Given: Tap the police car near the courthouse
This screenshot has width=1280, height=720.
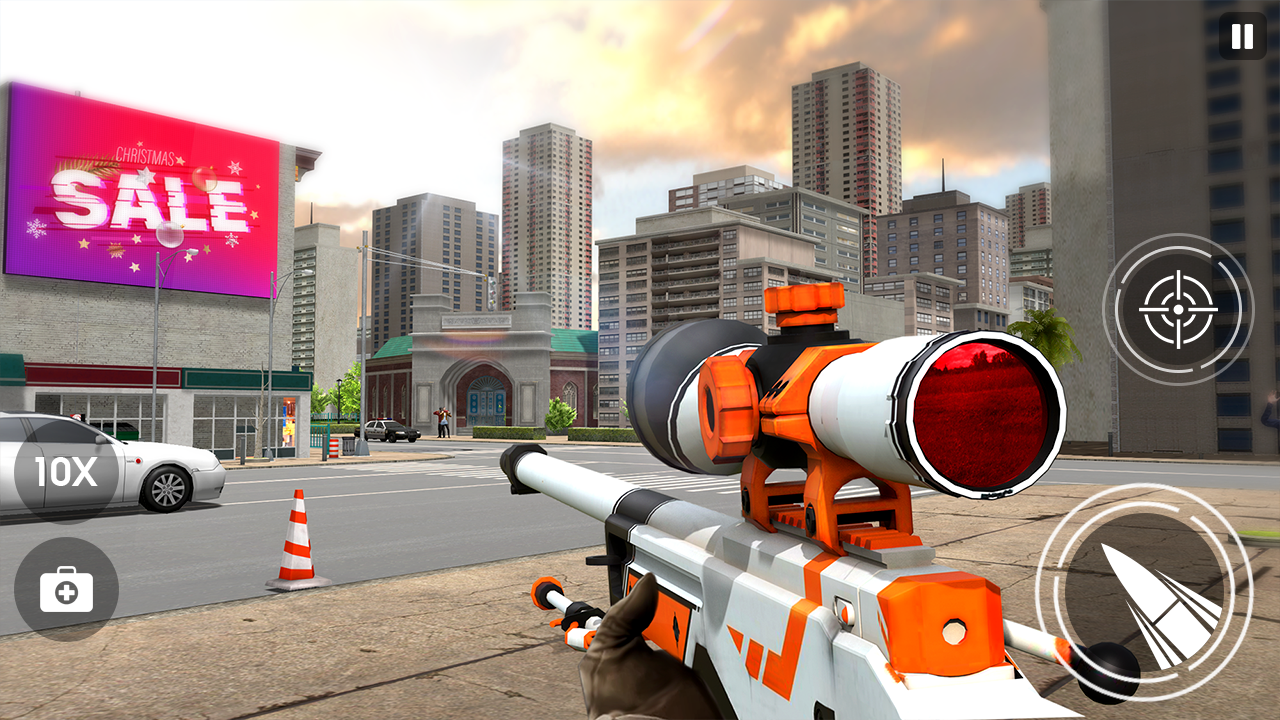Looking at the screenshot, I should point(388,430).
